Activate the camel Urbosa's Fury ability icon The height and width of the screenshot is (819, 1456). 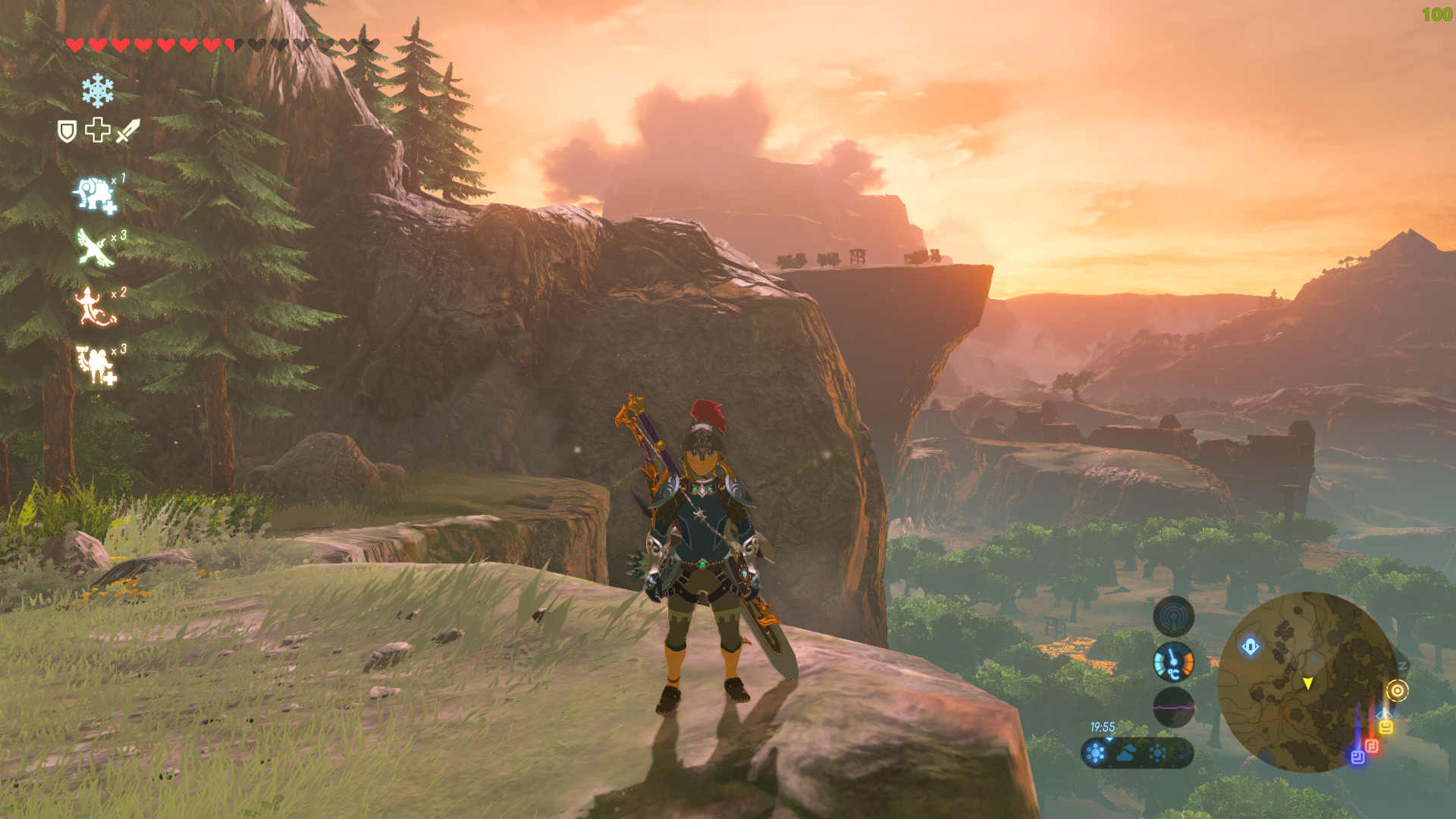(95, 364)
